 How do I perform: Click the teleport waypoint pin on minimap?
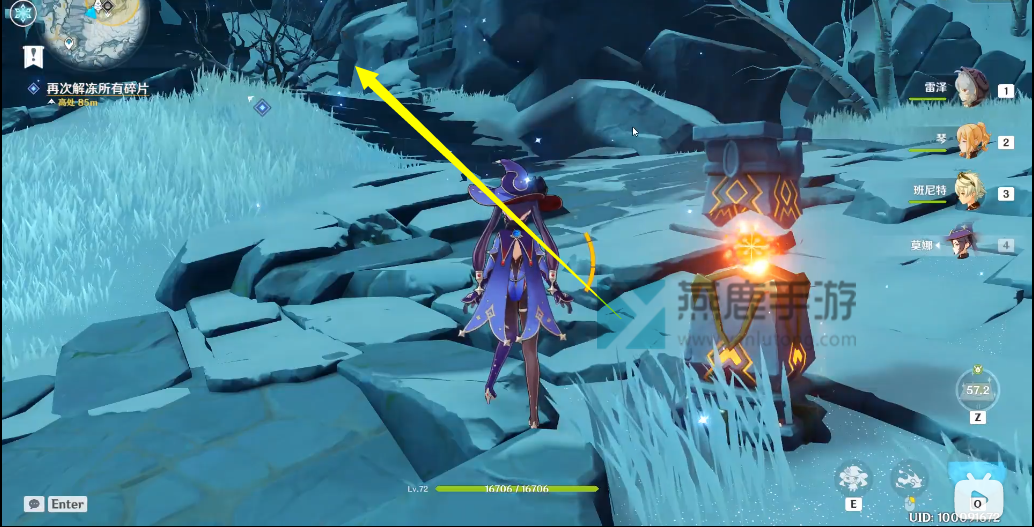(69, 43)
